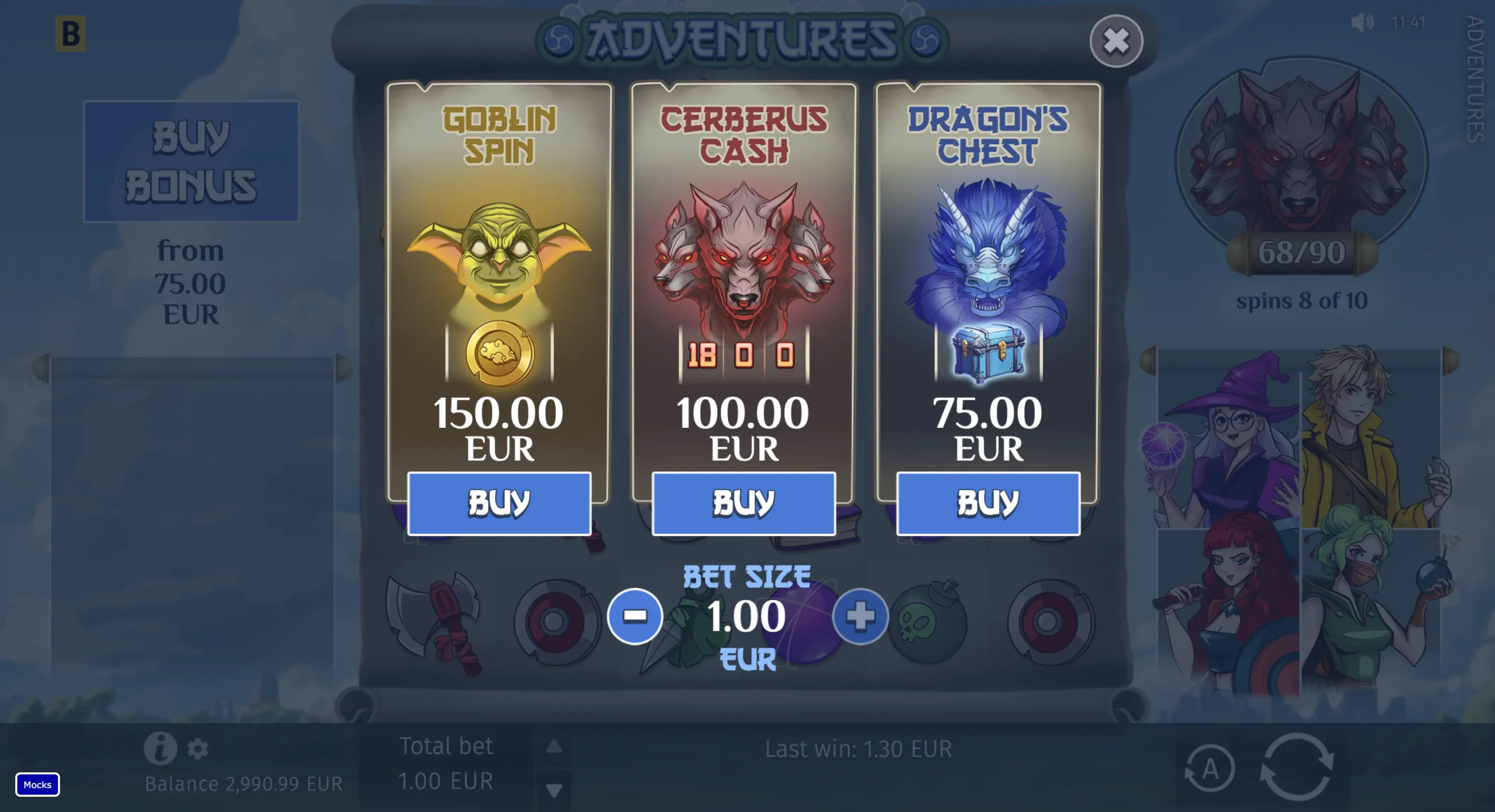Purchase the Dragon's Chest bonus
The height and width of the screenshot is (812, 1495).
[x=988, y=503]
